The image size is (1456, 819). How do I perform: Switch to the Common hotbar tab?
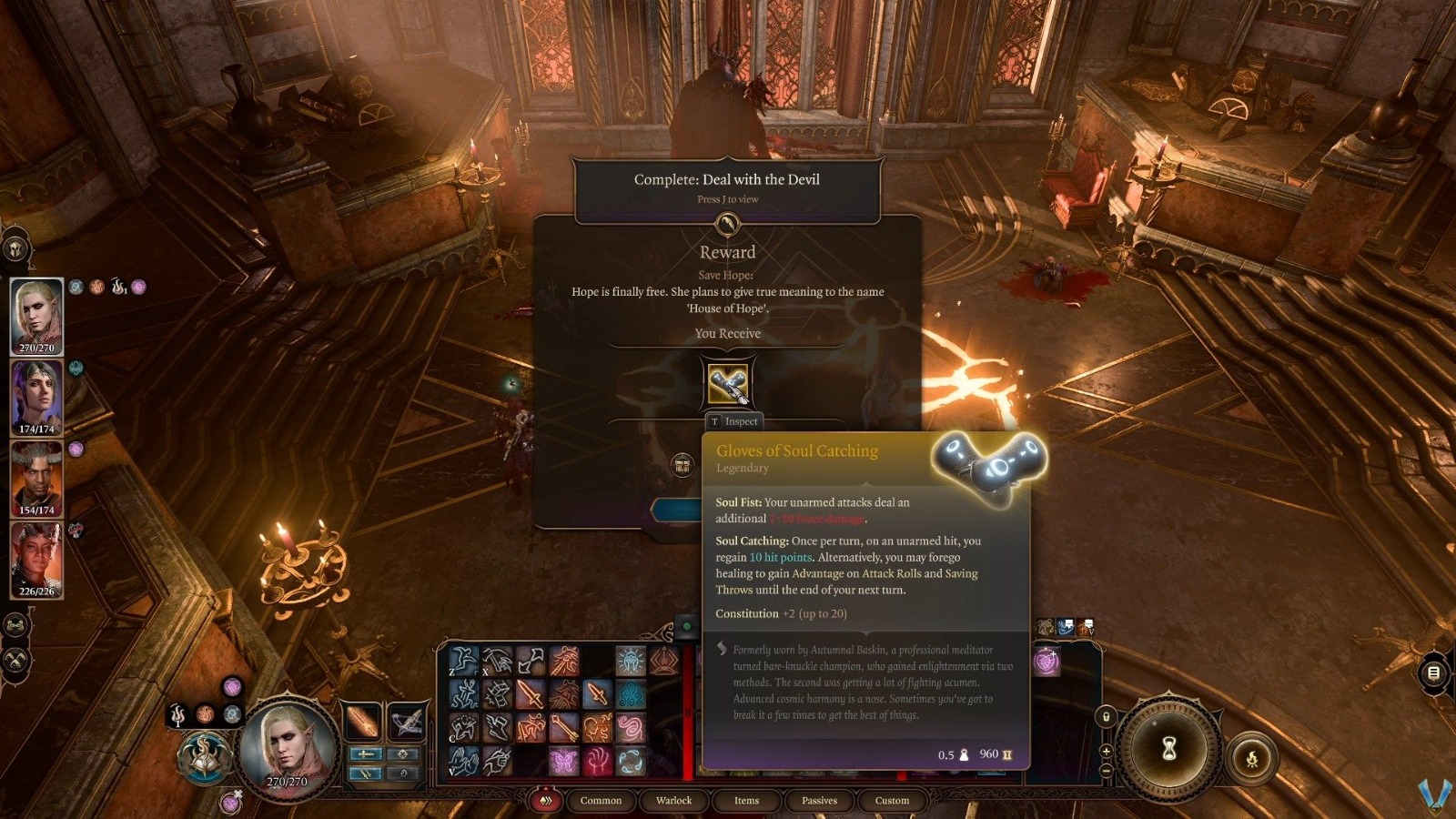click(x=601, y=801)
